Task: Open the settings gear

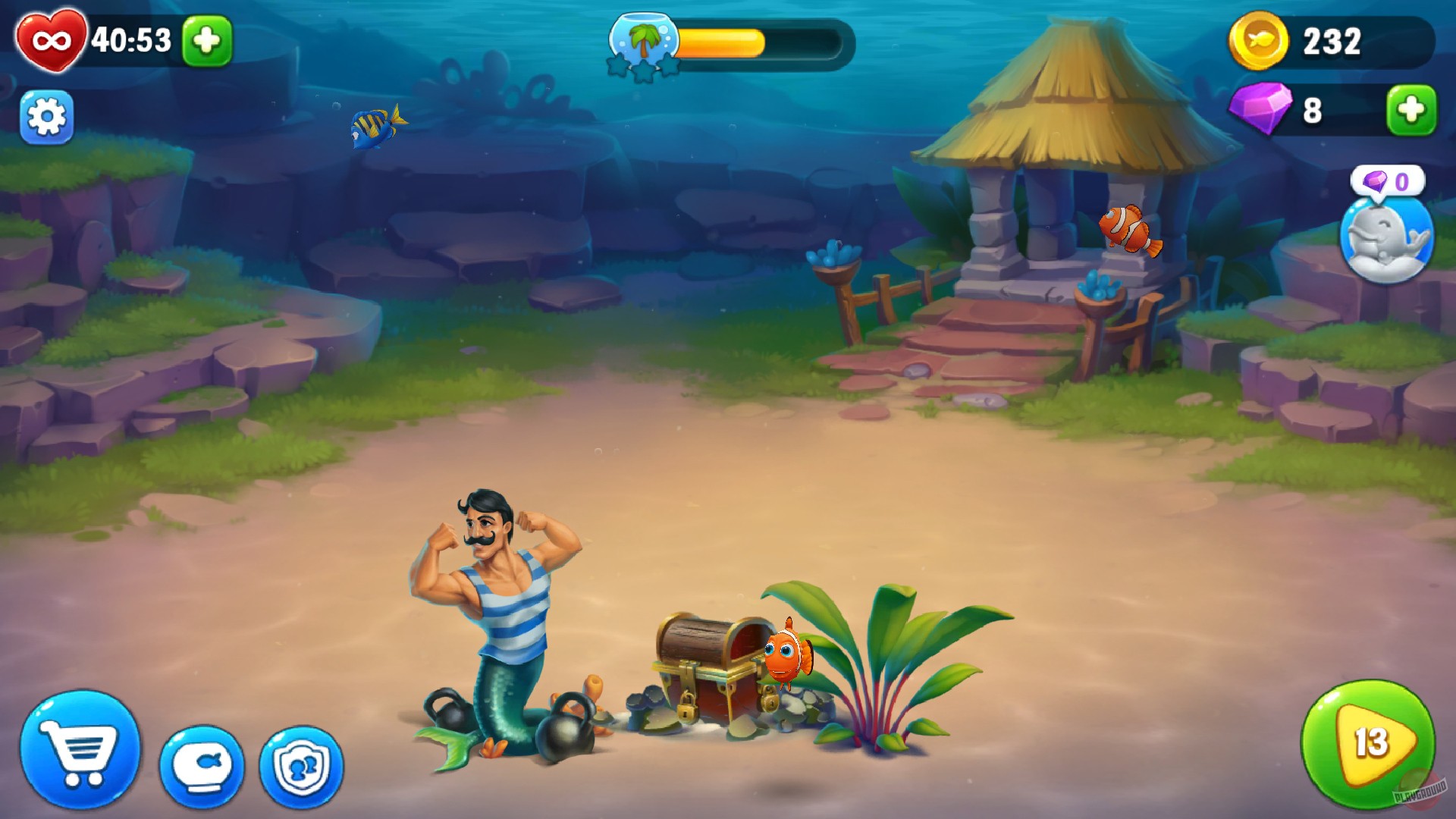Action: tap(47, 118)
